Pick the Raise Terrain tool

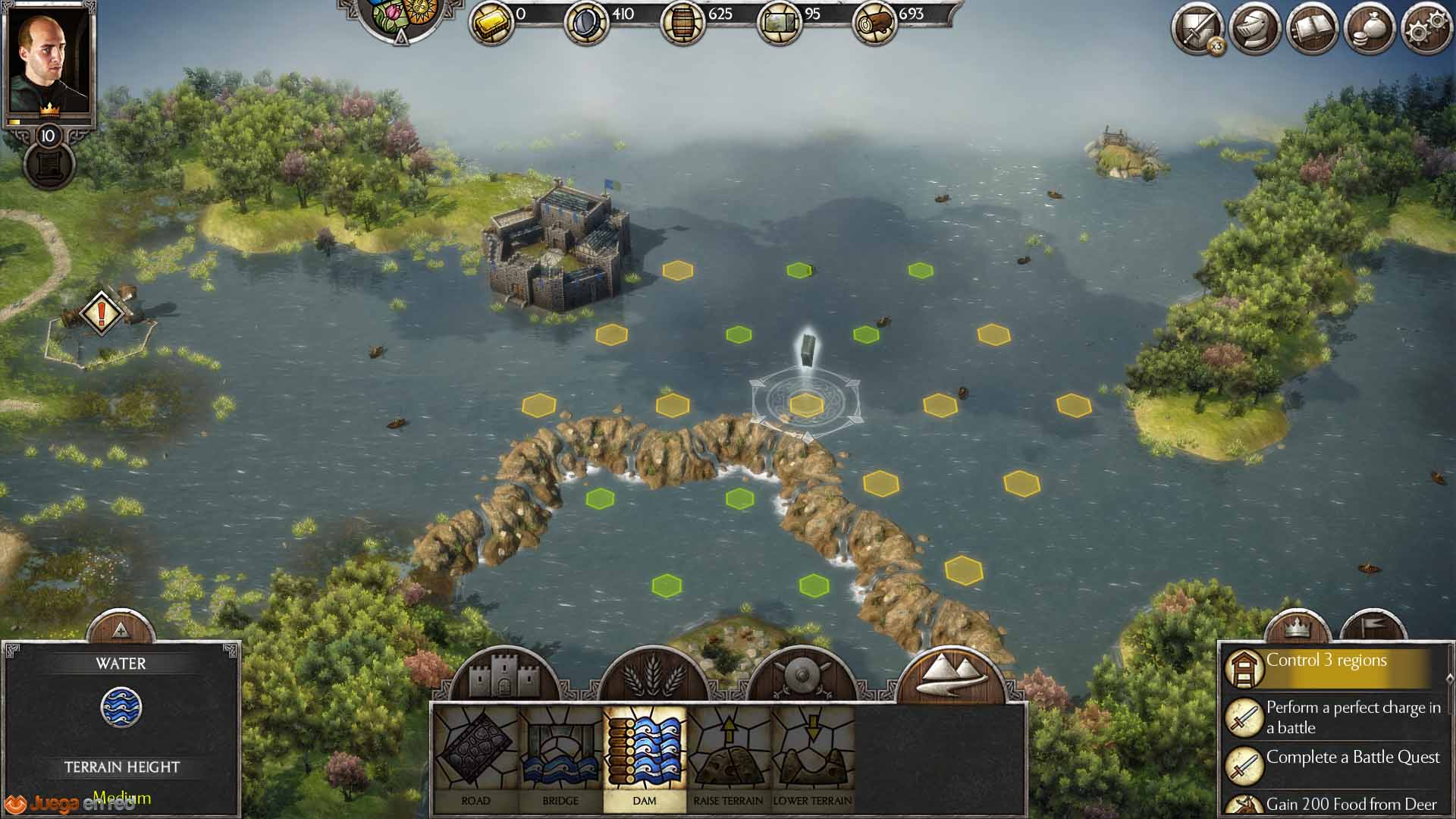pos(729,758)
